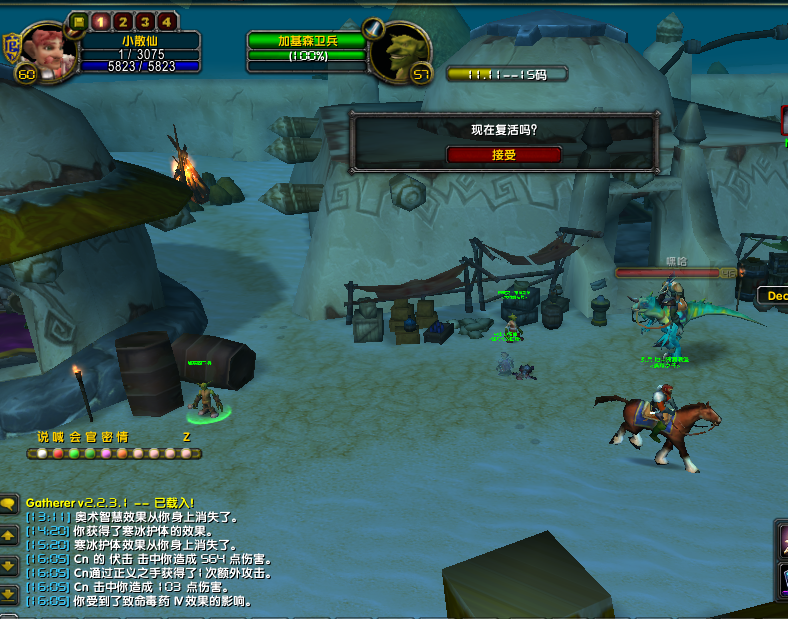Click the target's sword icon on its portrait
This screenshot has height=619, width=788.
(x=373, y=28)
